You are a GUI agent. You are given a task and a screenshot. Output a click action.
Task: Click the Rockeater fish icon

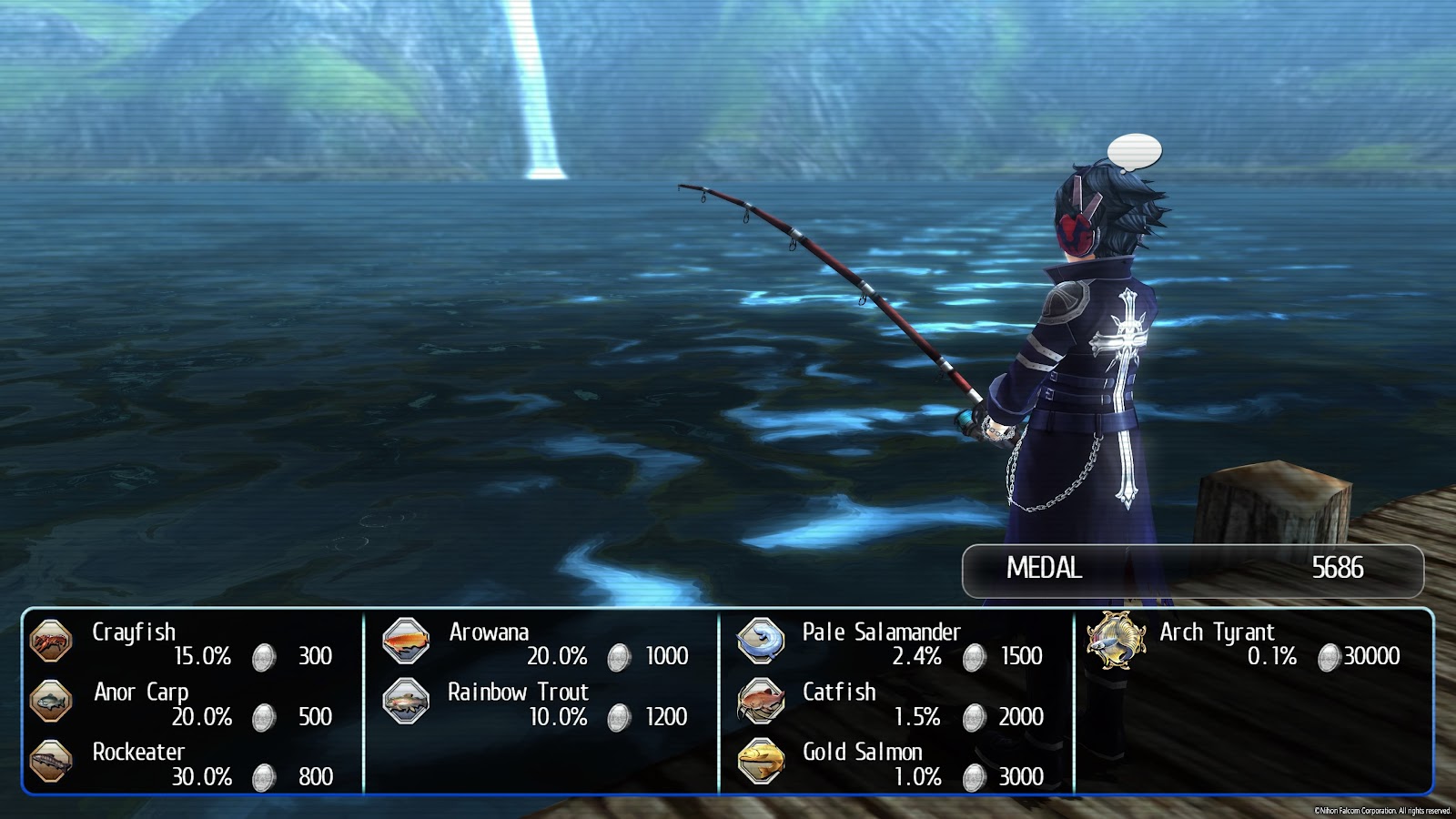51,761
